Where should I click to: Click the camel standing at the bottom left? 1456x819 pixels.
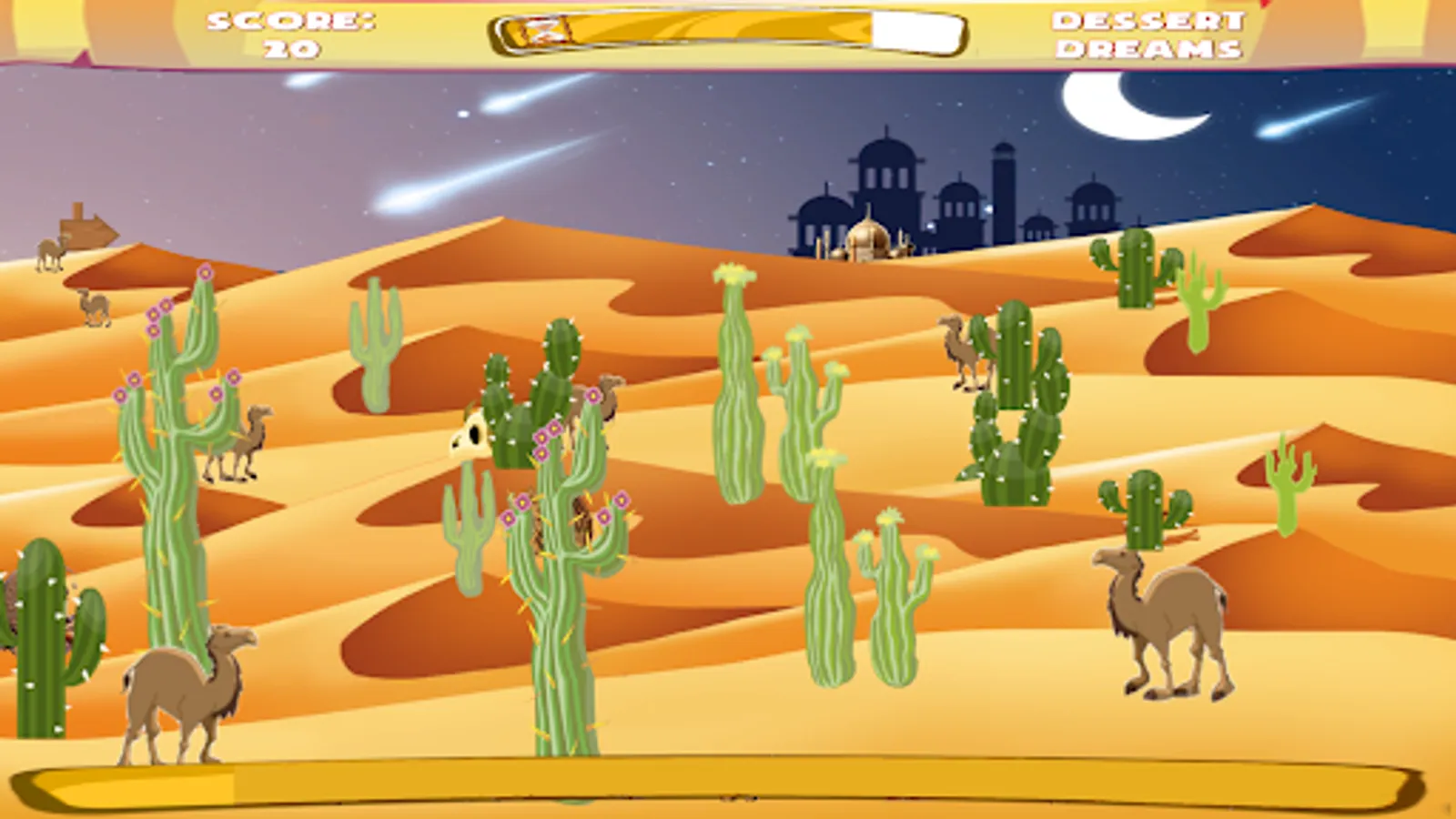click(182, 692)
